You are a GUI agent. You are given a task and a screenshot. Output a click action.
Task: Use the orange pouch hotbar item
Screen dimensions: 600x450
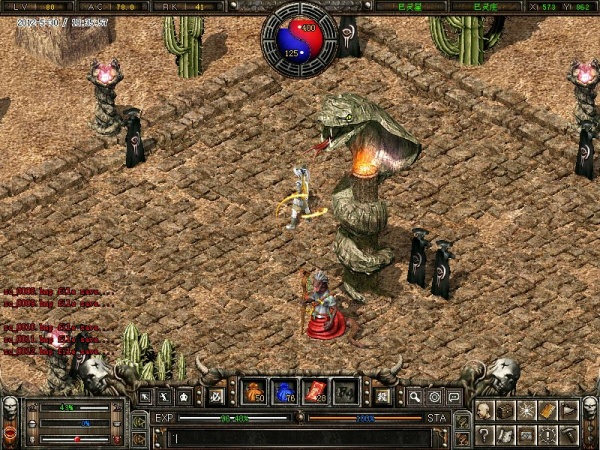[255, 392]
